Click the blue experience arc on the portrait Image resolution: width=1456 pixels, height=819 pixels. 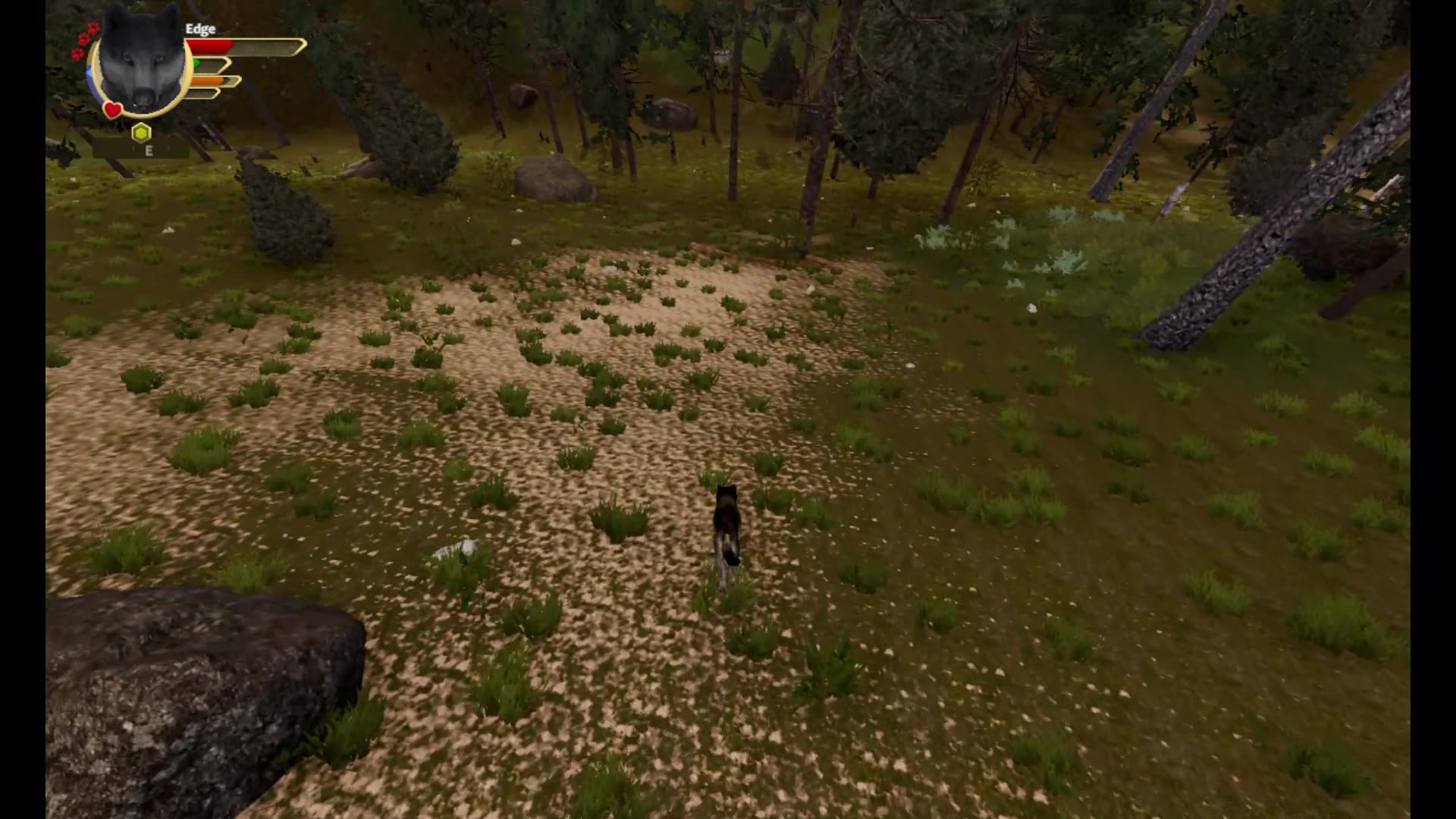tap(93, 76)
